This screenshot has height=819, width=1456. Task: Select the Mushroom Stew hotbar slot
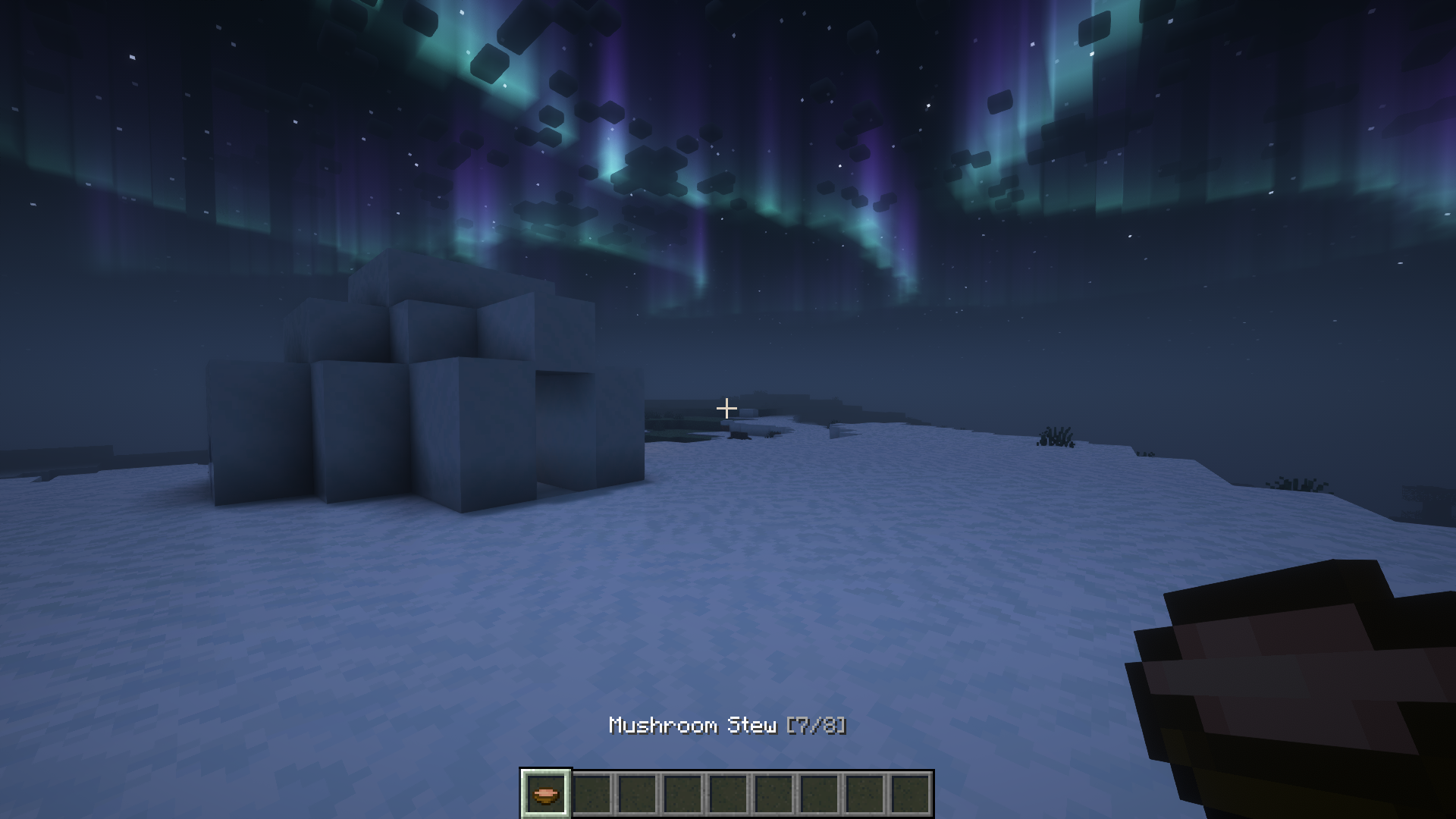(x=545, y=794)
